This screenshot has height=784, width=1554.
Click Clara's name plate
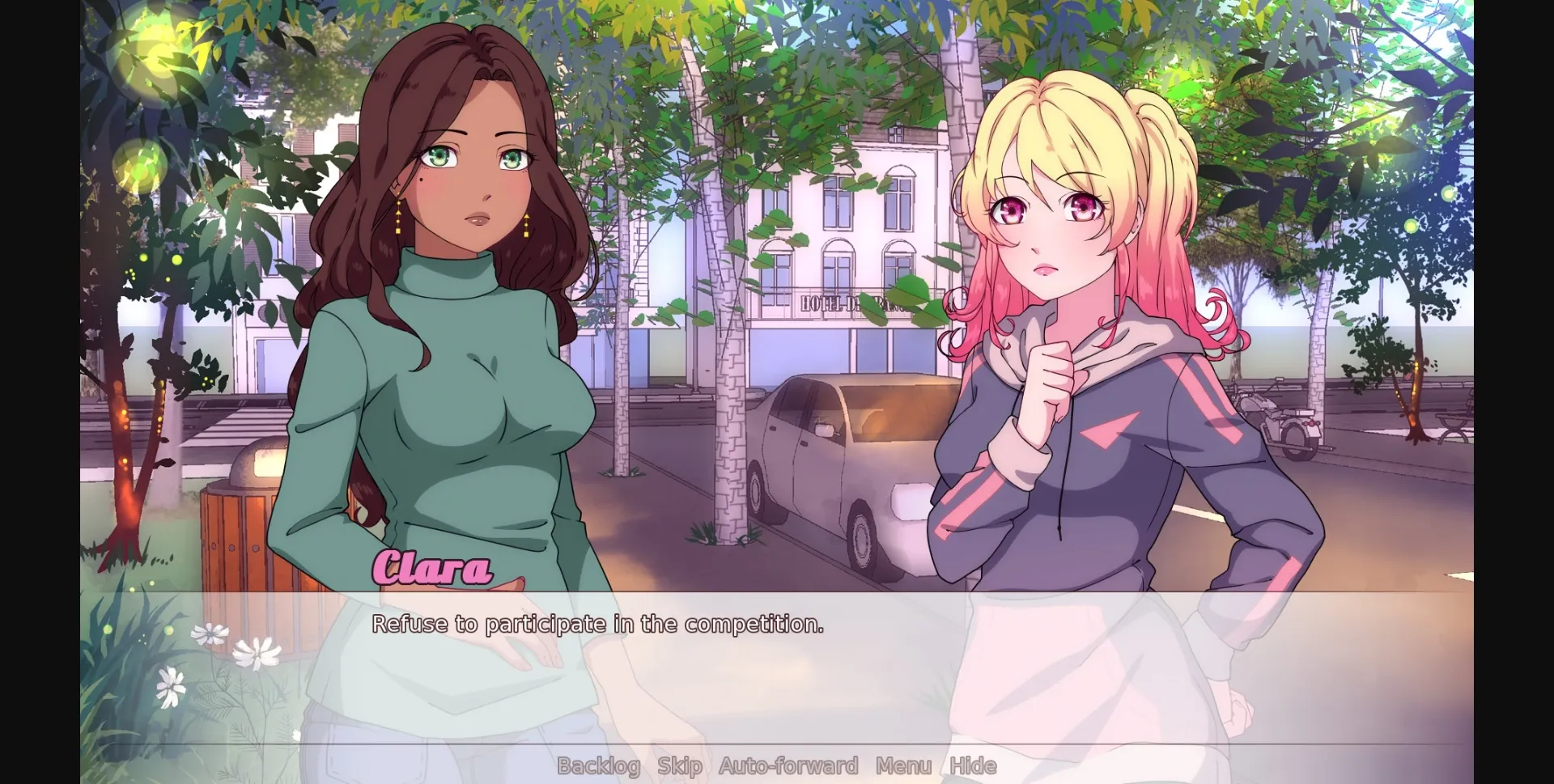(x=431, y=567)
